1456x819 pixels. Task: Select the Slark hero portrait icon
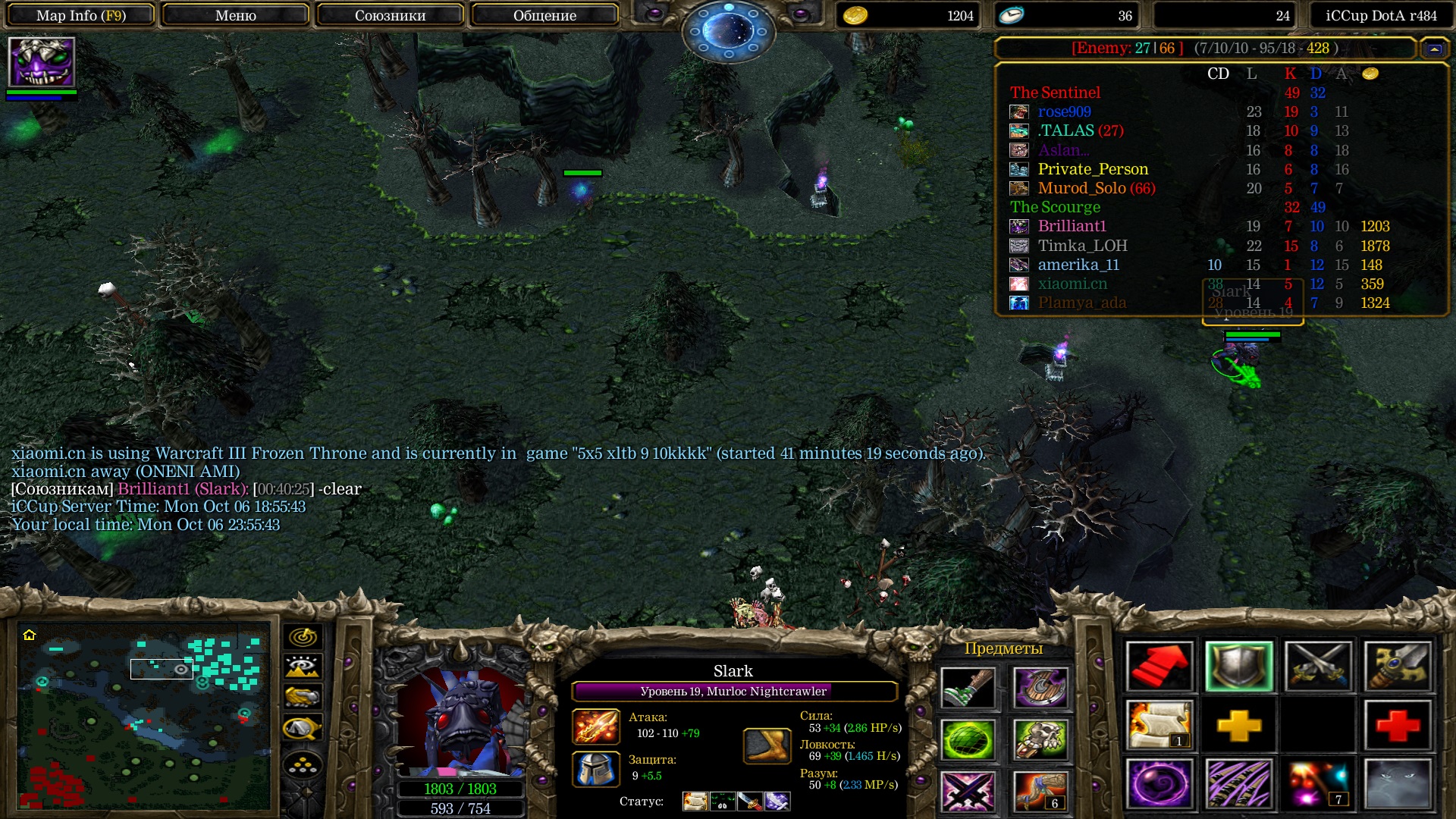42,62
